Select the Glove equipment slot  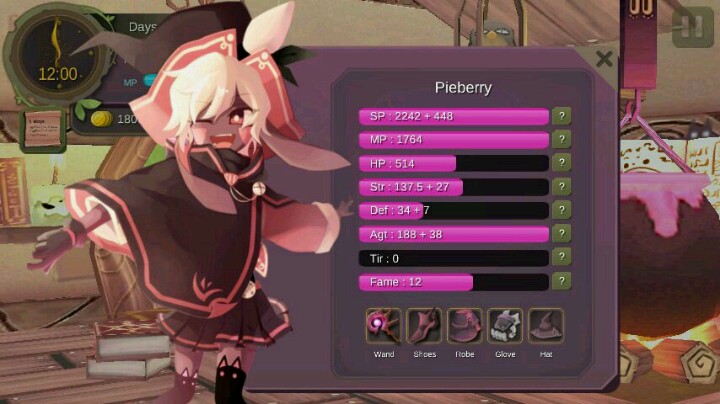tap(505, 326)
